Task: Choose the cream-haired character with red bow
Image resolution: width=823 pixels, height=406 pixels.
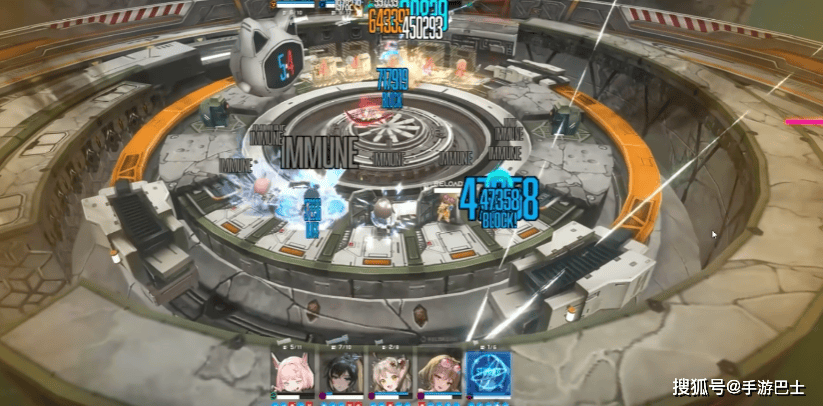Action: [390, 373]
